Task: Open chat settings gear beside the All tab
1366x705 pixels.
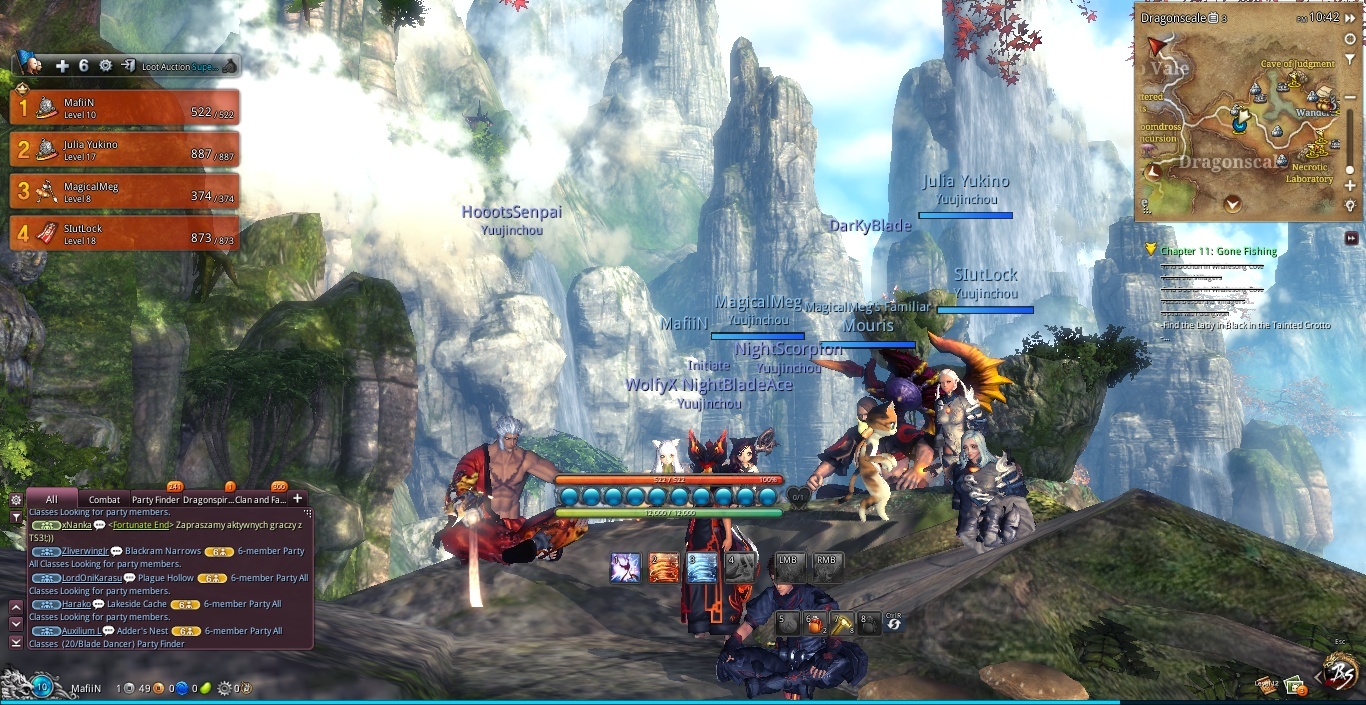Action: click(x=16, y=499)
